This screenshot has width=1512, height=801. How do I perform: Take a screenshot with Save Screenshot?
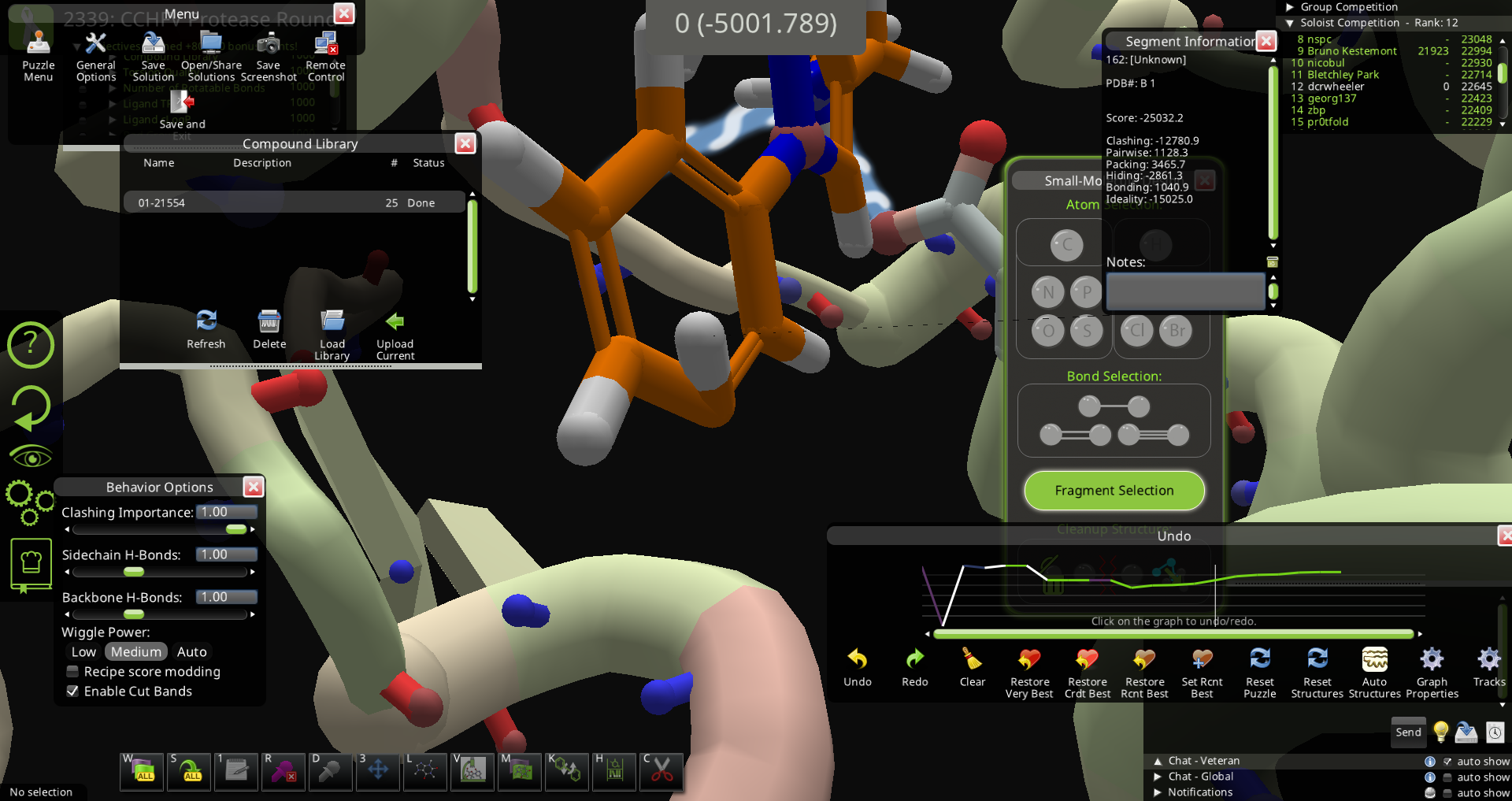tap(269, 55)
